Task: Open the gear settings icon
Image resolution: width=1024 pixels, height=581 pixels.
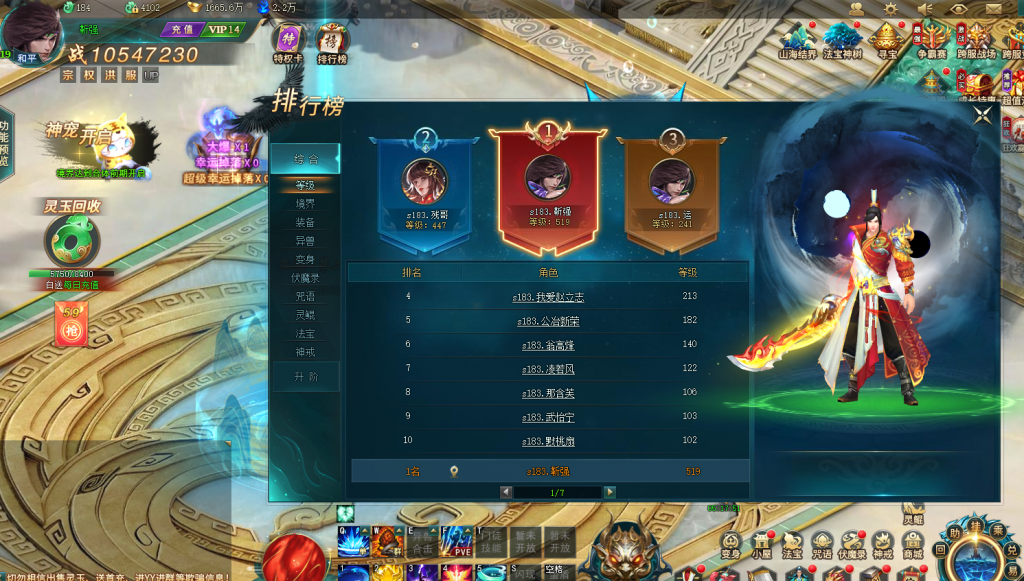Action: click(890, 9)
